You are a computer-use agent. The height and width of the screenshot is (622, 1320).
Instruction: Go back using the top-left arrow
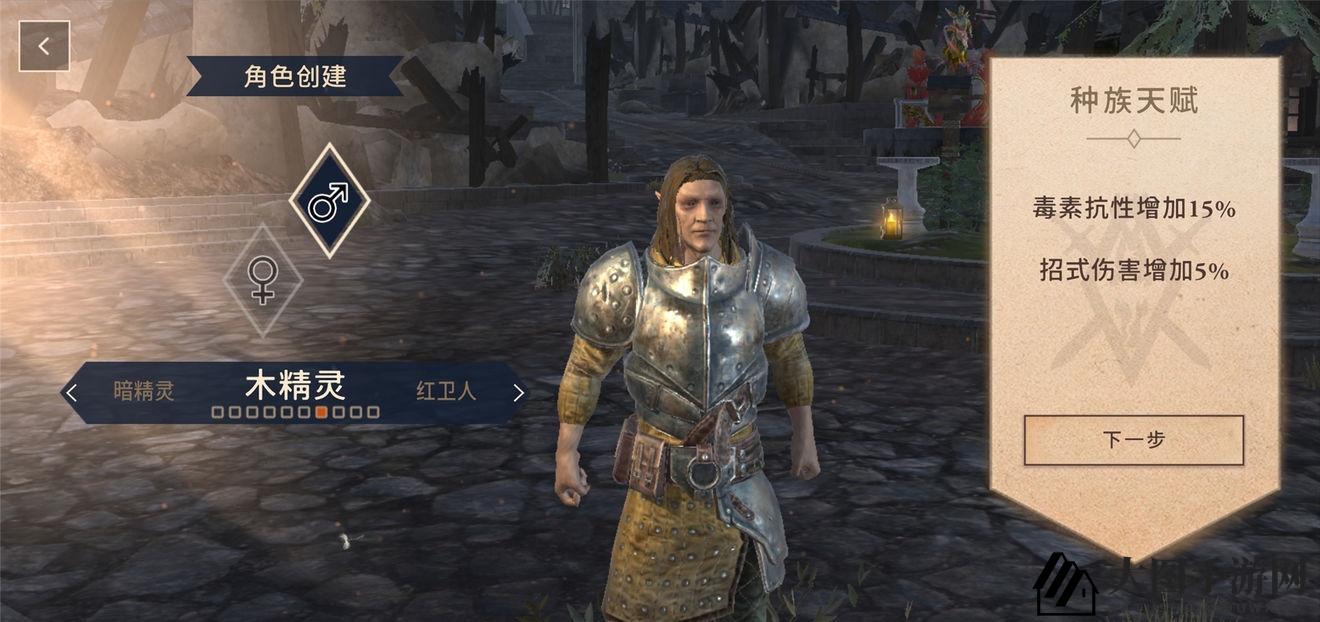coord(44,46)
